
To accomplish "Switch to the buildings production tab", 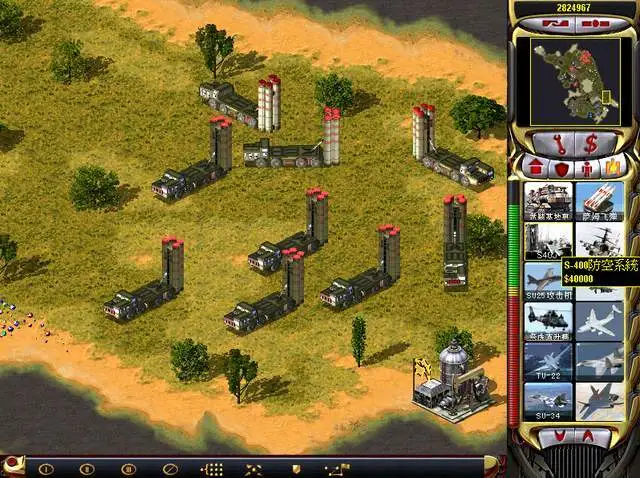I will pyautogui.click(x=534, y=166).
